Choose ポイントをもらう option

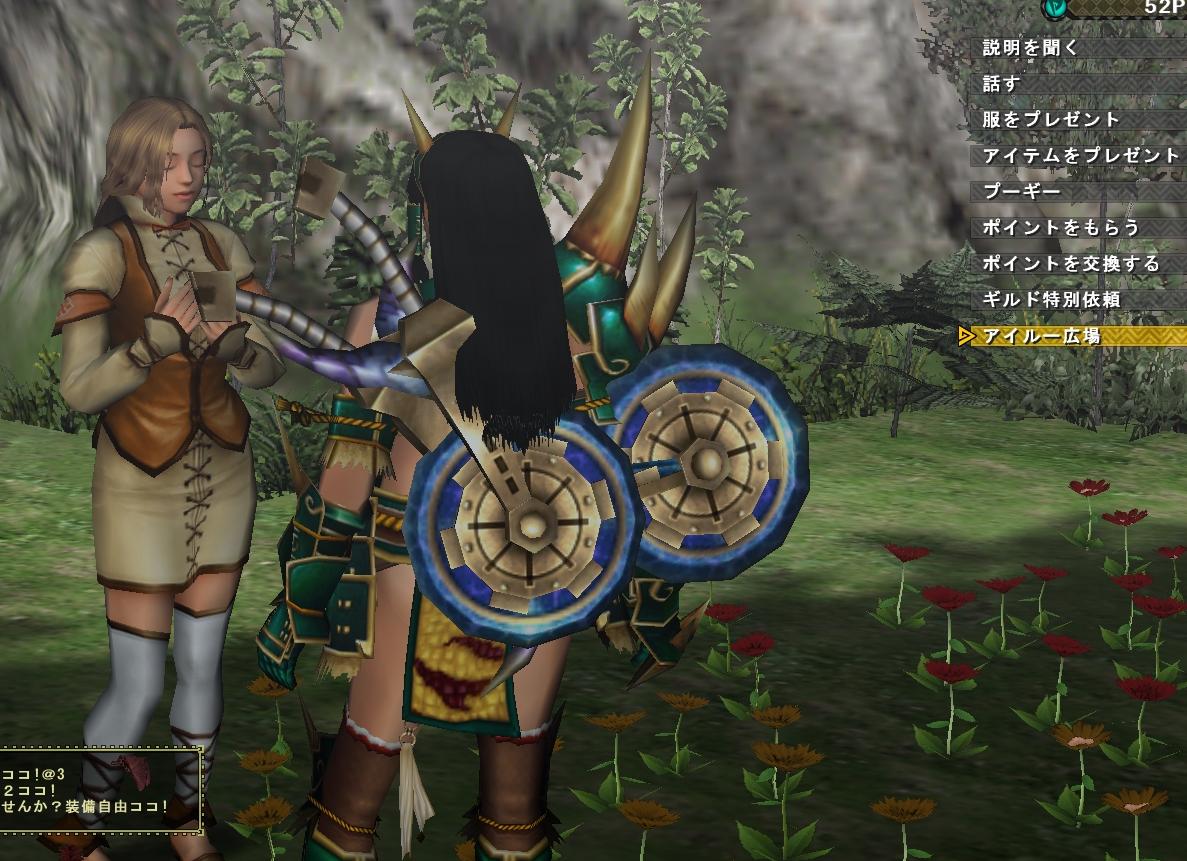[1062, 227]
